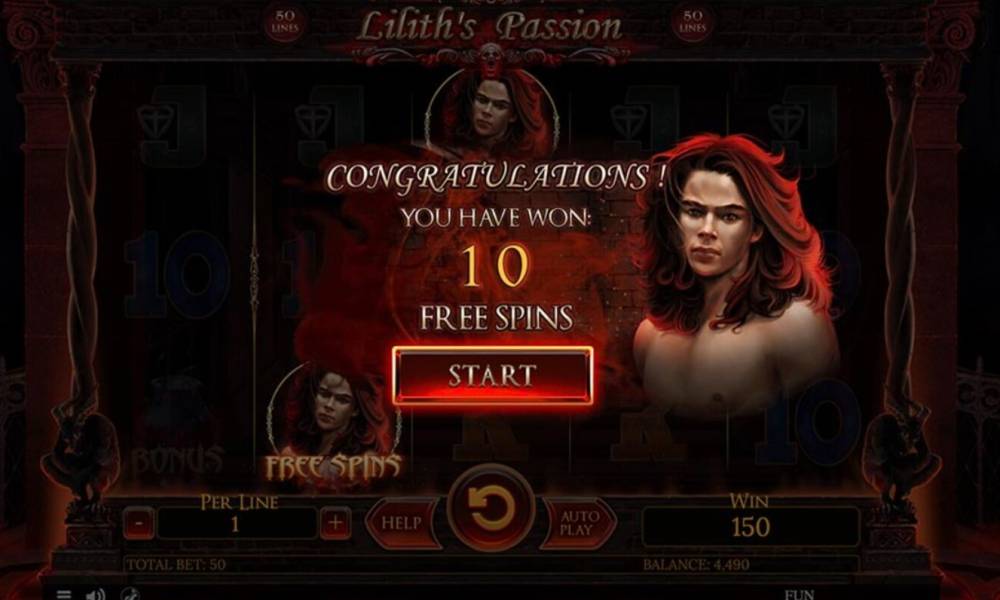Open the Help screen
The image size is (1000, 600).
pyautogui.click(x=401, y=522)
